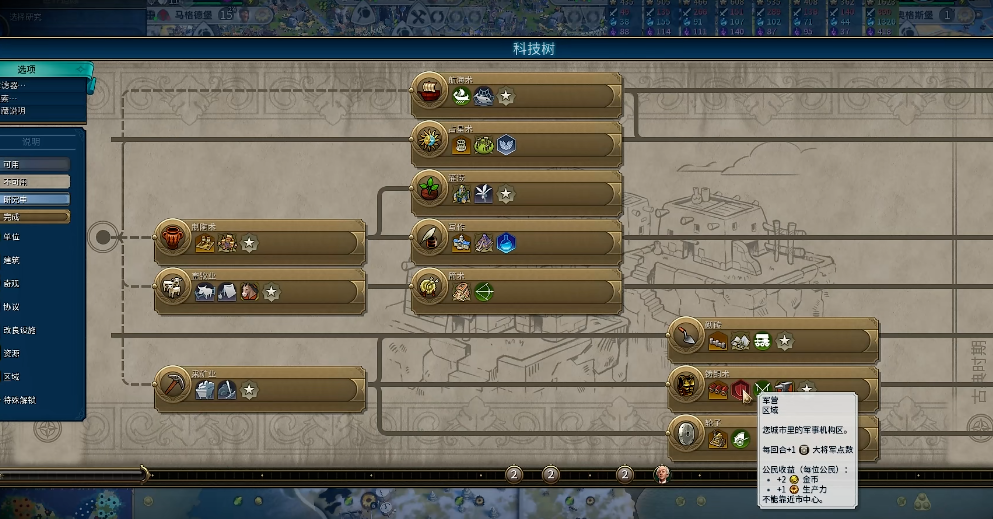The height and width of the screenshot is (519, 993).
Task: Open the 选项 options header in the side panel
Action: click(x=45, y=69)
